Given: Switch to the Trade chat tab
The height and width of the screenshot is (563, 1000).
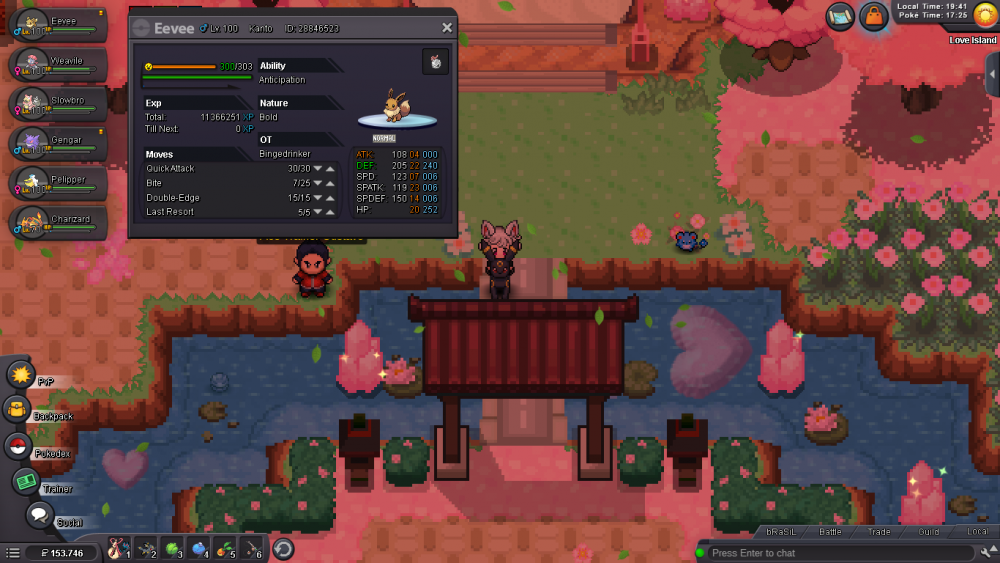Looking at the screenshot, I should [879, 532].
